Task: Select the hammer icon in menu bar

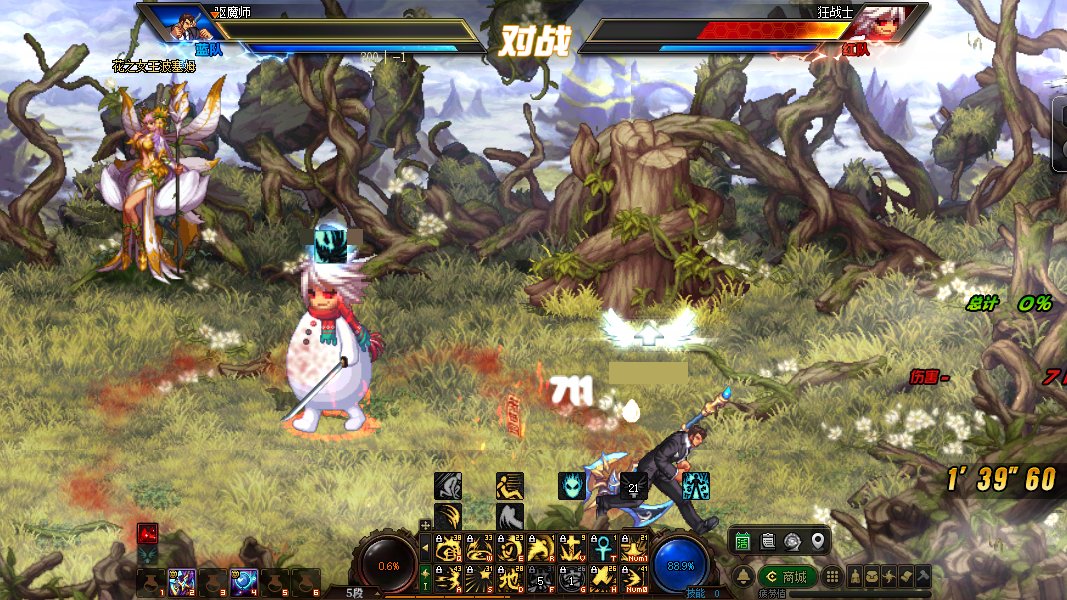Action: pyautogui.click(x=922, y=577)
